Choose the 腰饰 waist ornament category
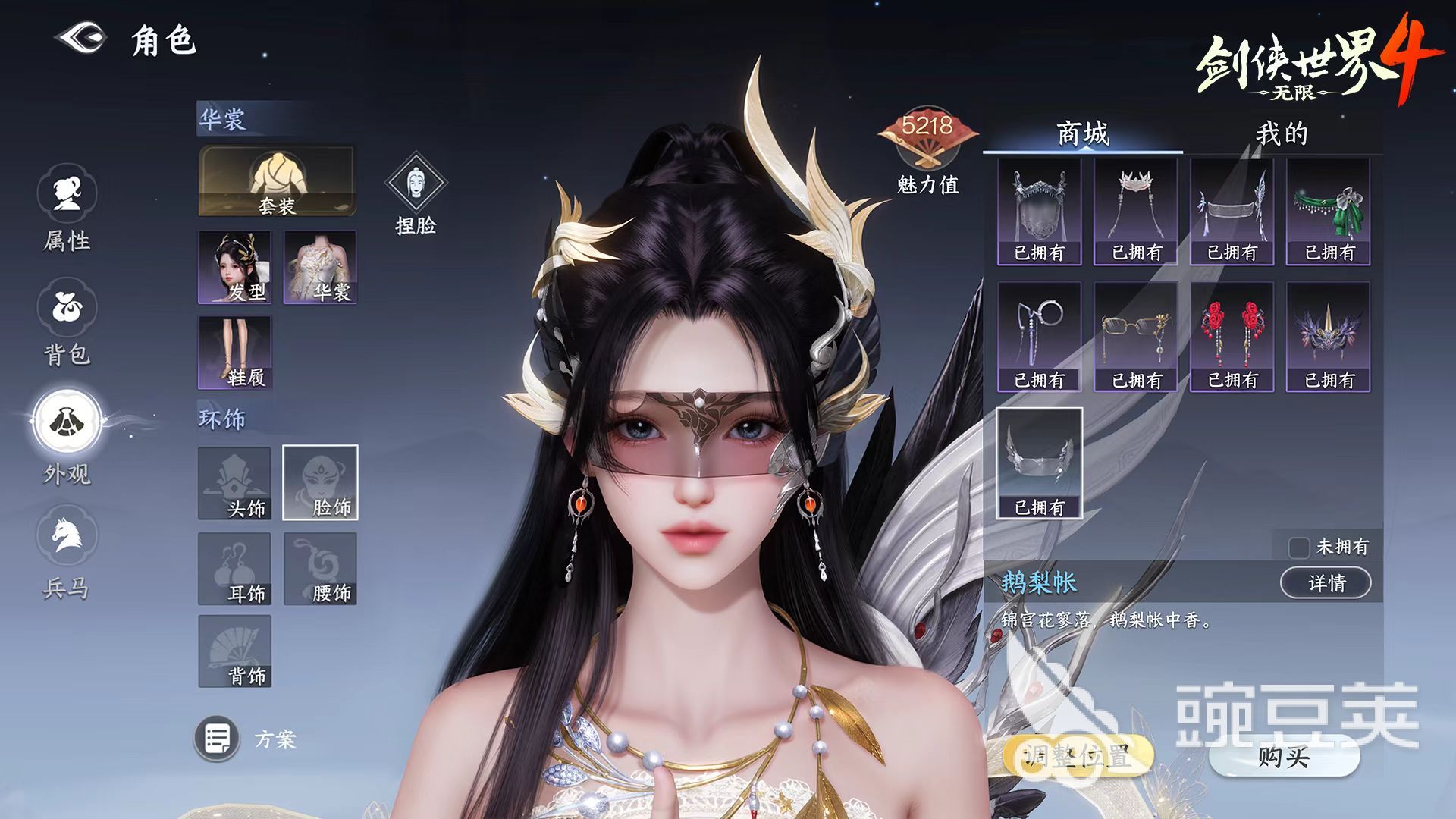Image resolution: width=1456 pixels, height=819 pixels. pos(320,569)
